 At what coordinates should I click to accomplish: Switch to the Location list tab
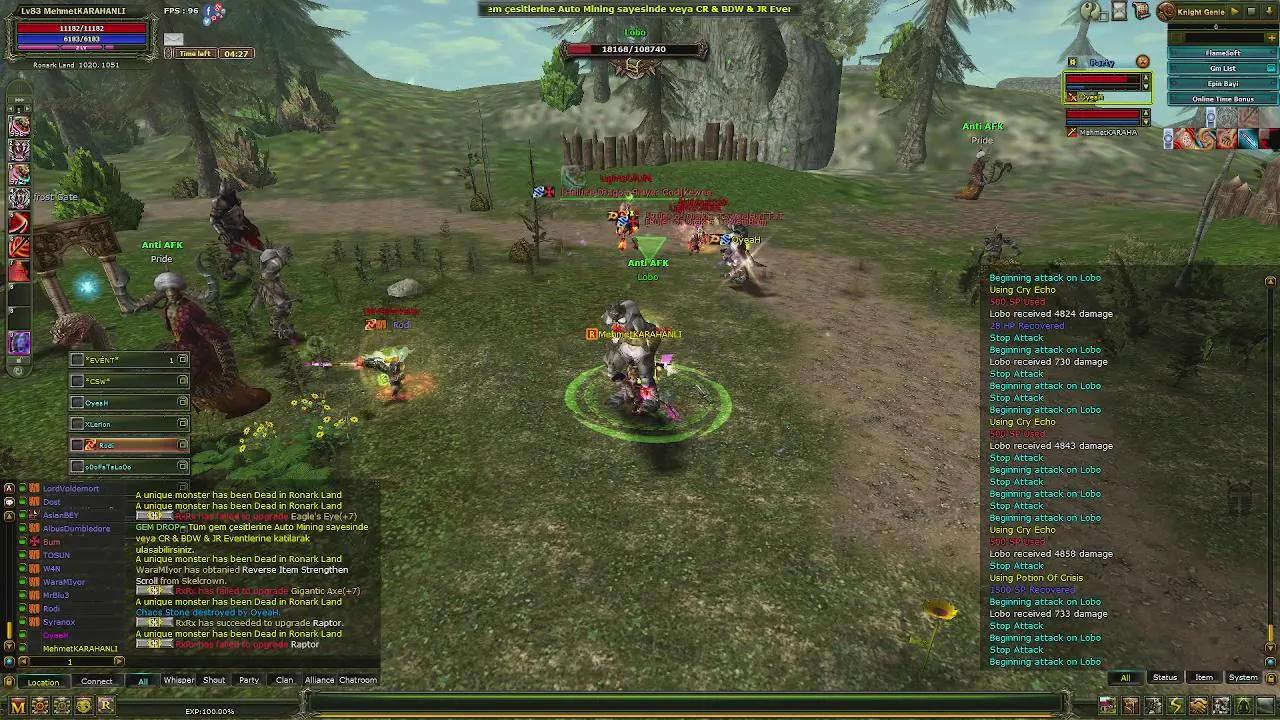click(43, 682)
